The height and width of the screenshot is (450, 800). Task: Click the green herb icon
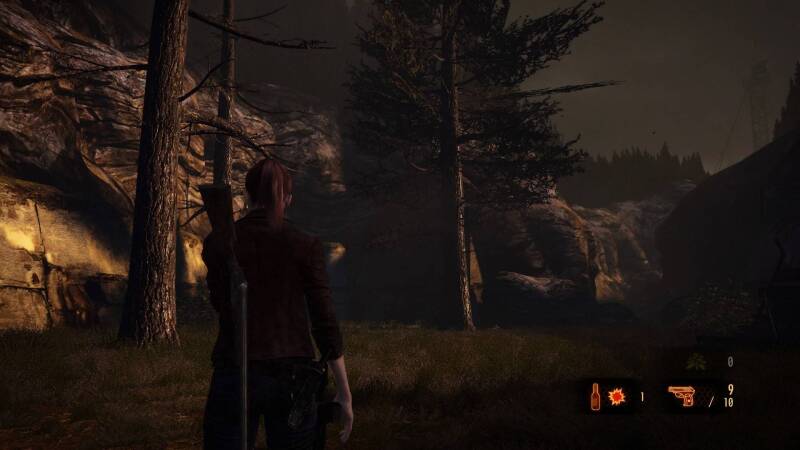[x=697, y=362]
